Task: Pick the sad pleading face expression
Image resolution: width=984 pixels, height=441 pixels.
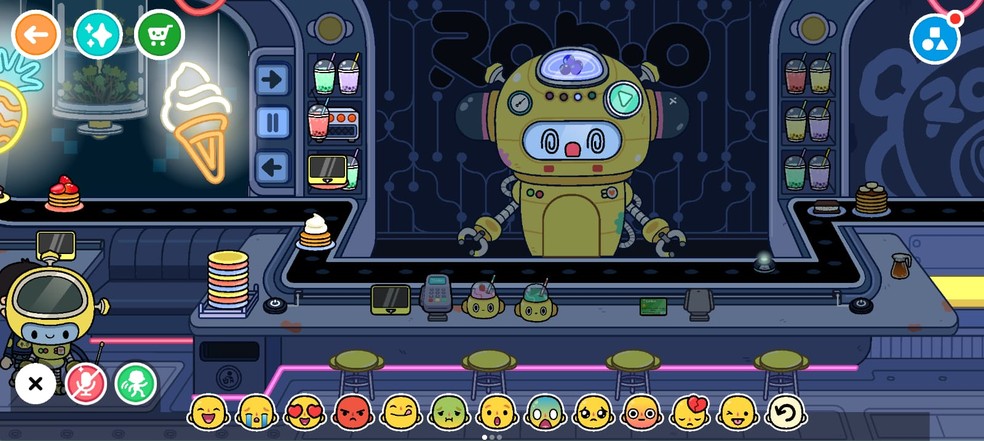Action: click(x=593, y=412)
